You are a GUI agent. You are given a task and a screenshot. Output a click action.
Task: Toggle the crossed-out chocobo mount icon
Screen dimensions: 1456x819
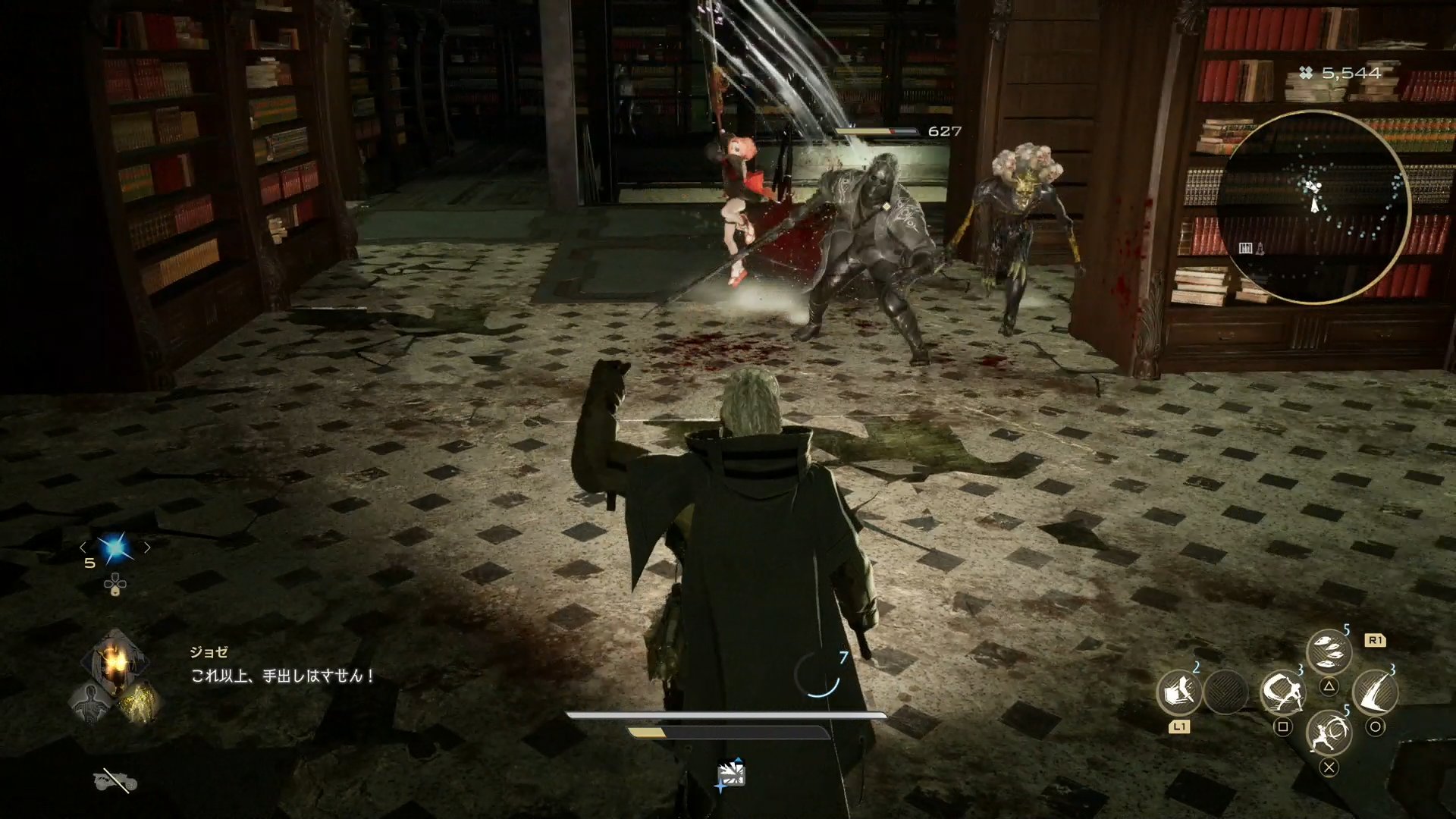[x=114, y=781]
